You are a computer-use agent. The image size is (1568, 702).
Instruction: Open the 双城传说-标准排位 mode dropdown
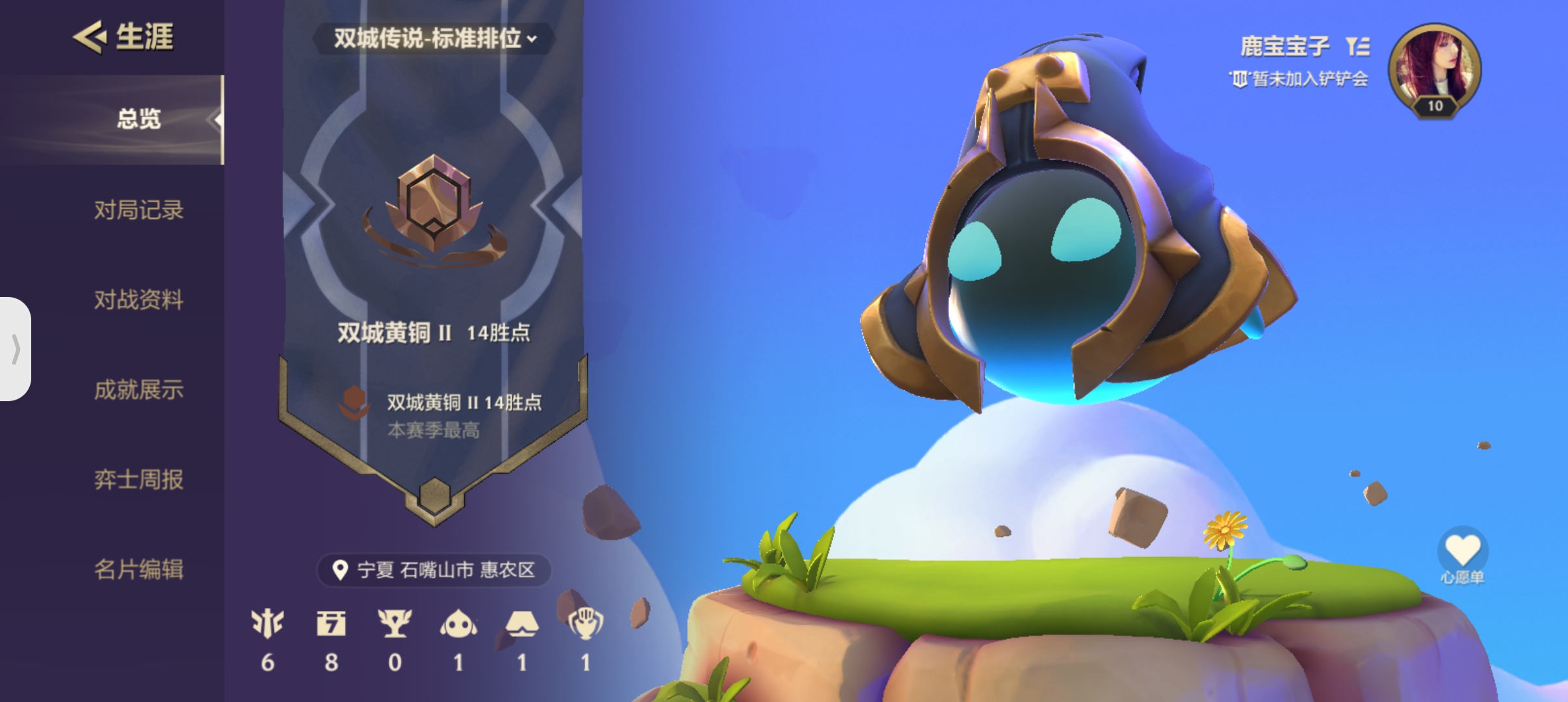pyautogui.click(x=434, y=40)
